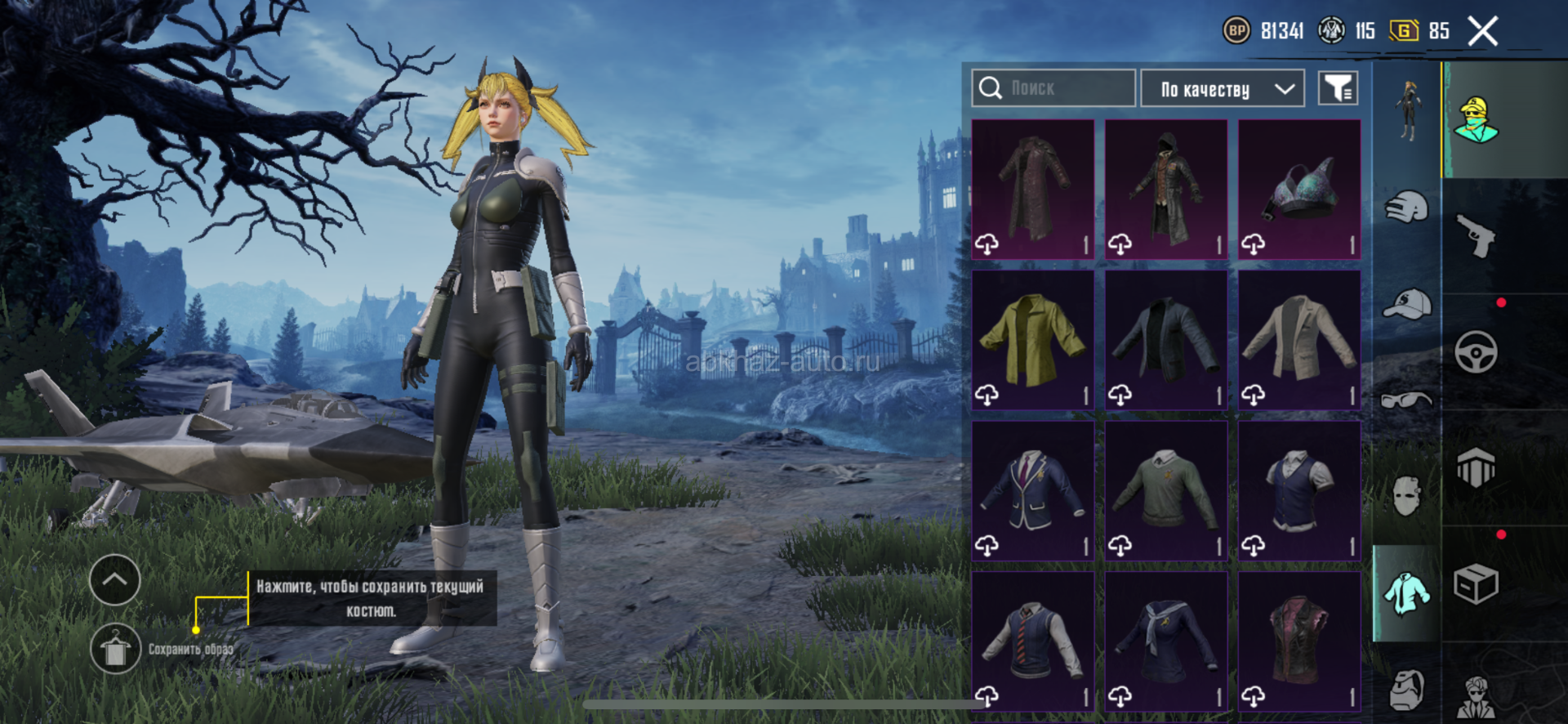Pick the maroon leather vest
The width and height of the screenshot is (1568, 724).
click(1299, 641)
